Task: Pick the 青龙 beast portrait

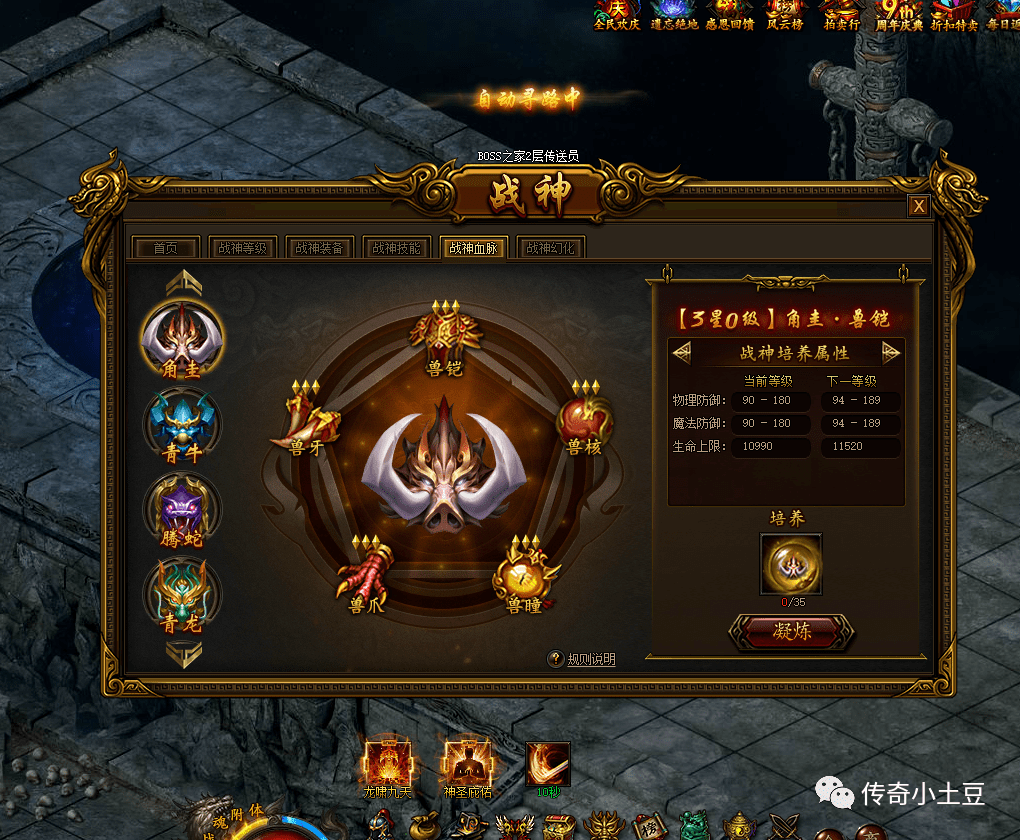Action: (x=182, y=592)
